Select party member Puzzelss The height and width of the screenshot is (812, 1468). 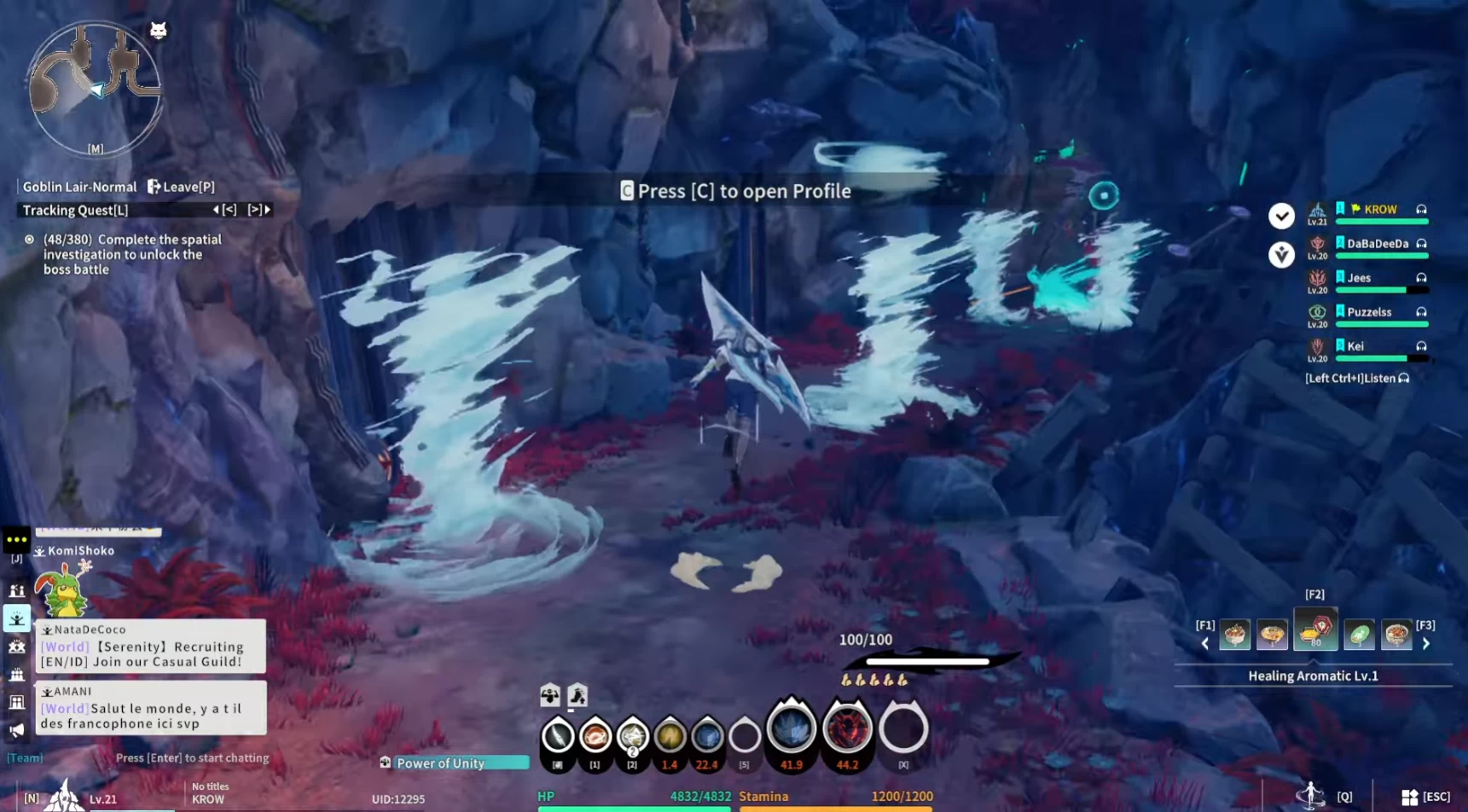pyautogui.click(x=1368, y=312)
